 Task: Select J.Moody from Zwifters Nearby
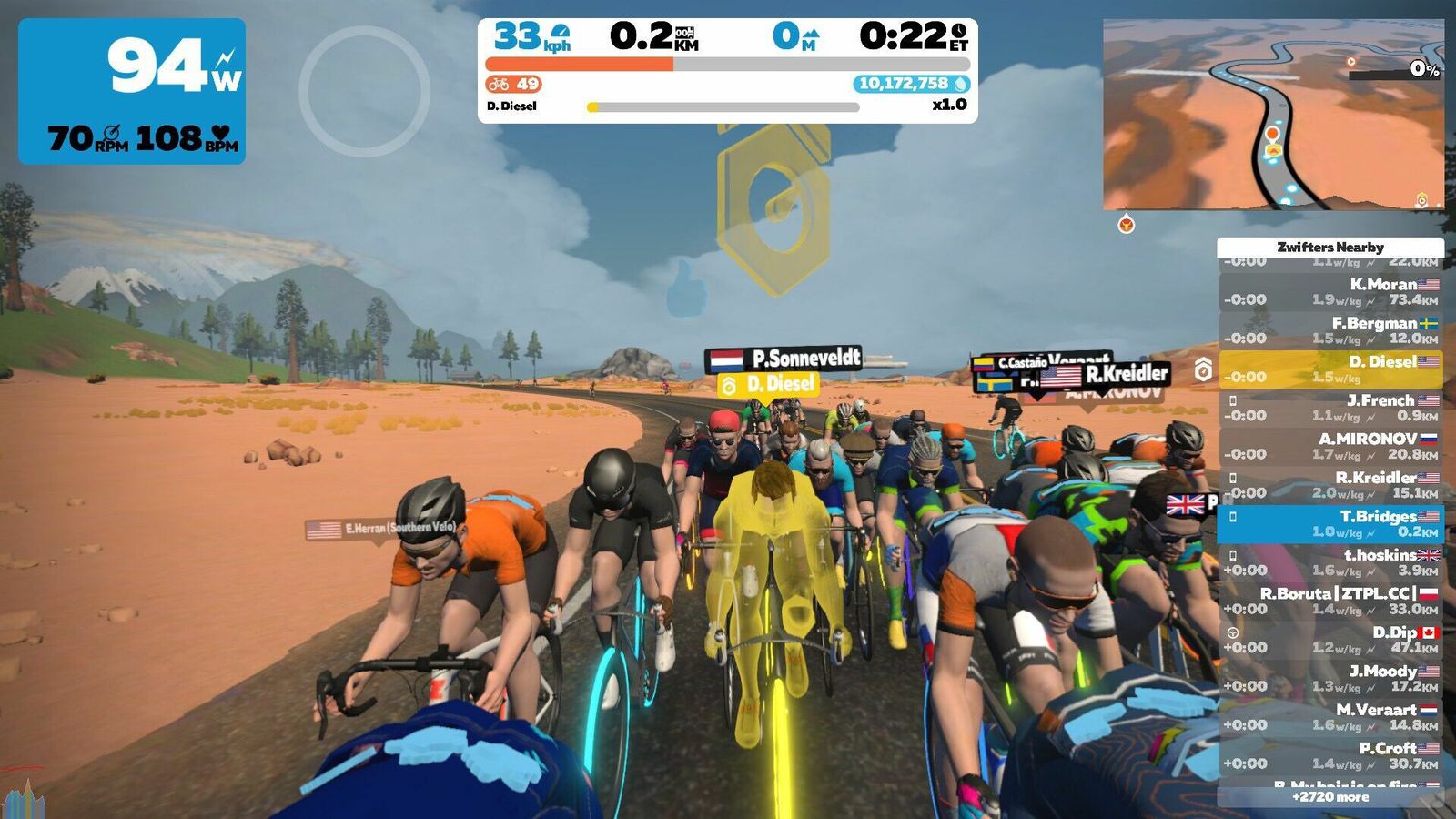pyautogui.click(x=1330, y=679)
